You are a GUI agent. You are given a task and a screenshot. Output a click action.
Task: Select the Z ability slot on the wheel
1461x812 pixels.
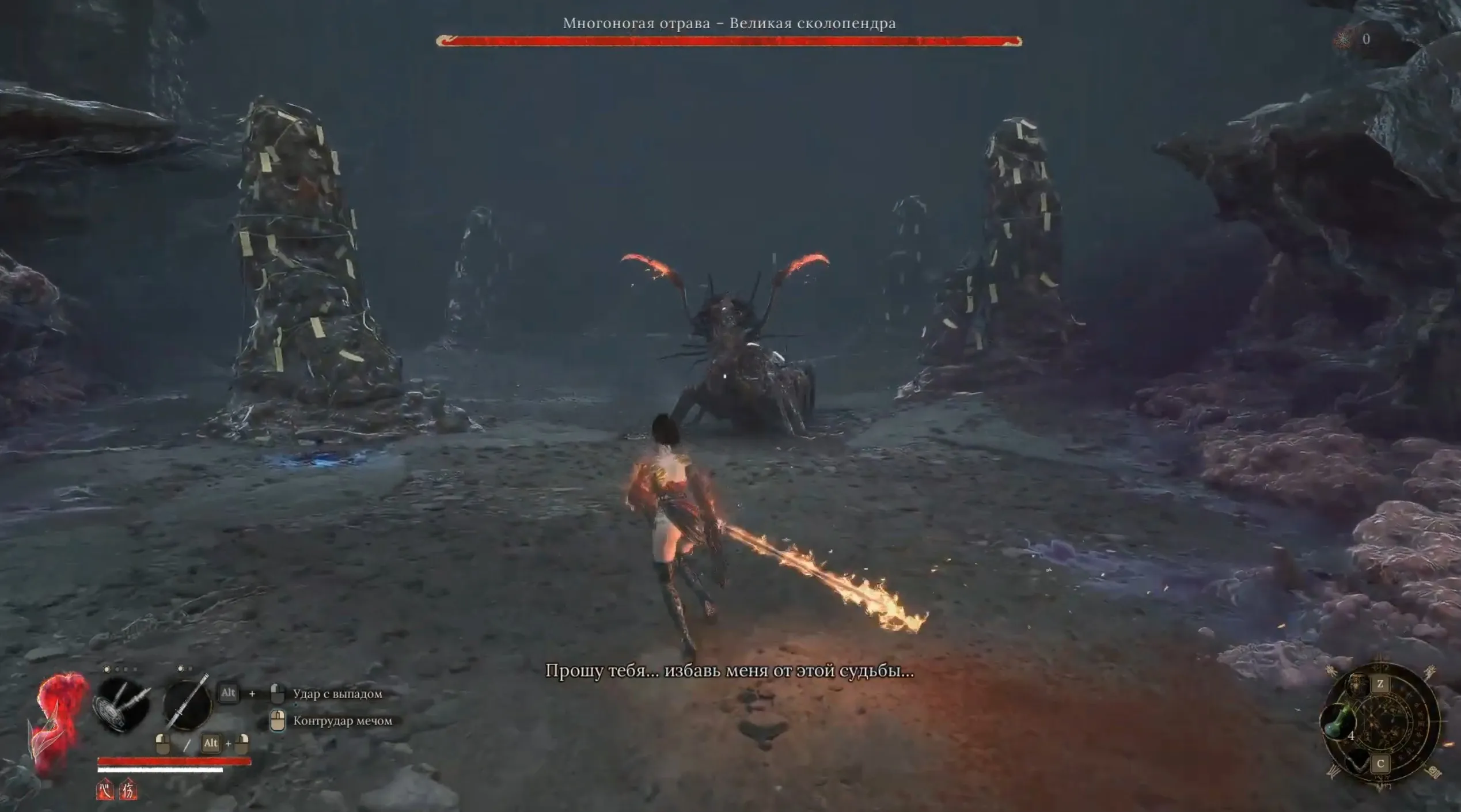click(x=1381, y=685)
